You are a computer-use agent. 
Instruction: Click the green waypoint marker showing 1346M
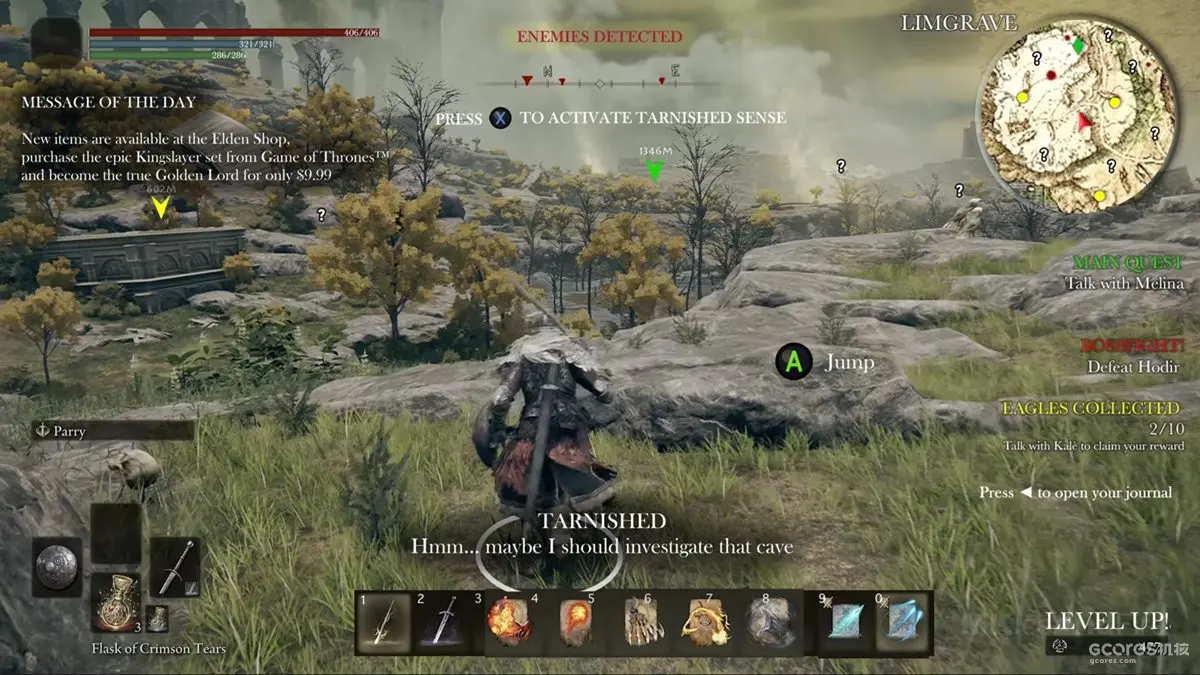(x=655, y=171)
